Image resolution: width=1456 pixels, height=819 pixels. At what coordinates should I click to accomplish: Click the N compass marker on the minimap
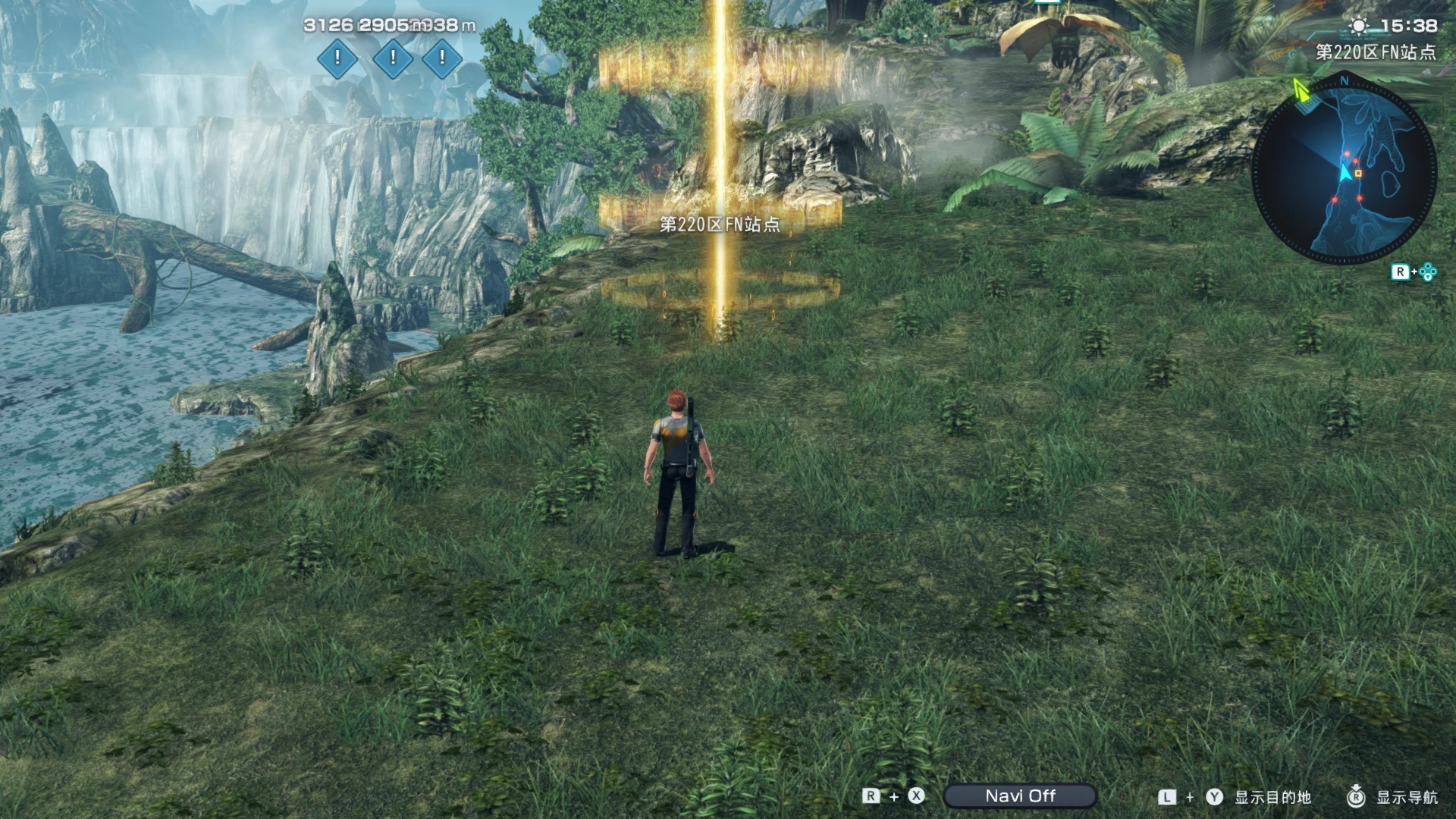pos(1345,80)
